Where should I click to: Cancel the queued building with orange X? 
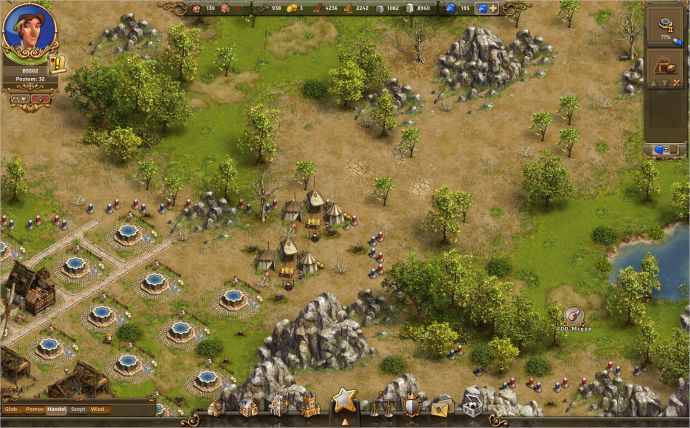pyautogui.click(x=678, y=84)
